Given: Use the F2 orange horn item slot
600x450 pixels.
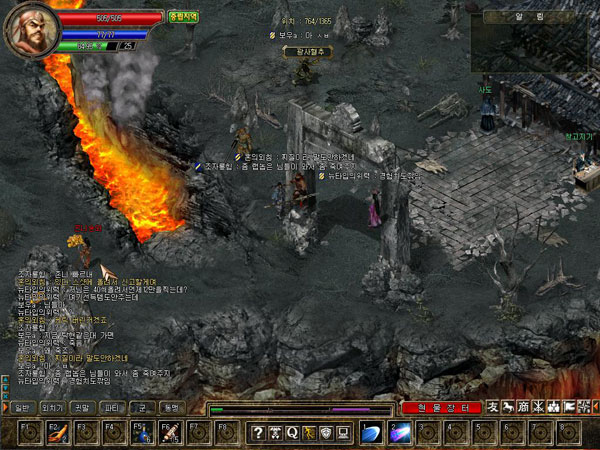Looking at the screenshot, I should 57,433.
